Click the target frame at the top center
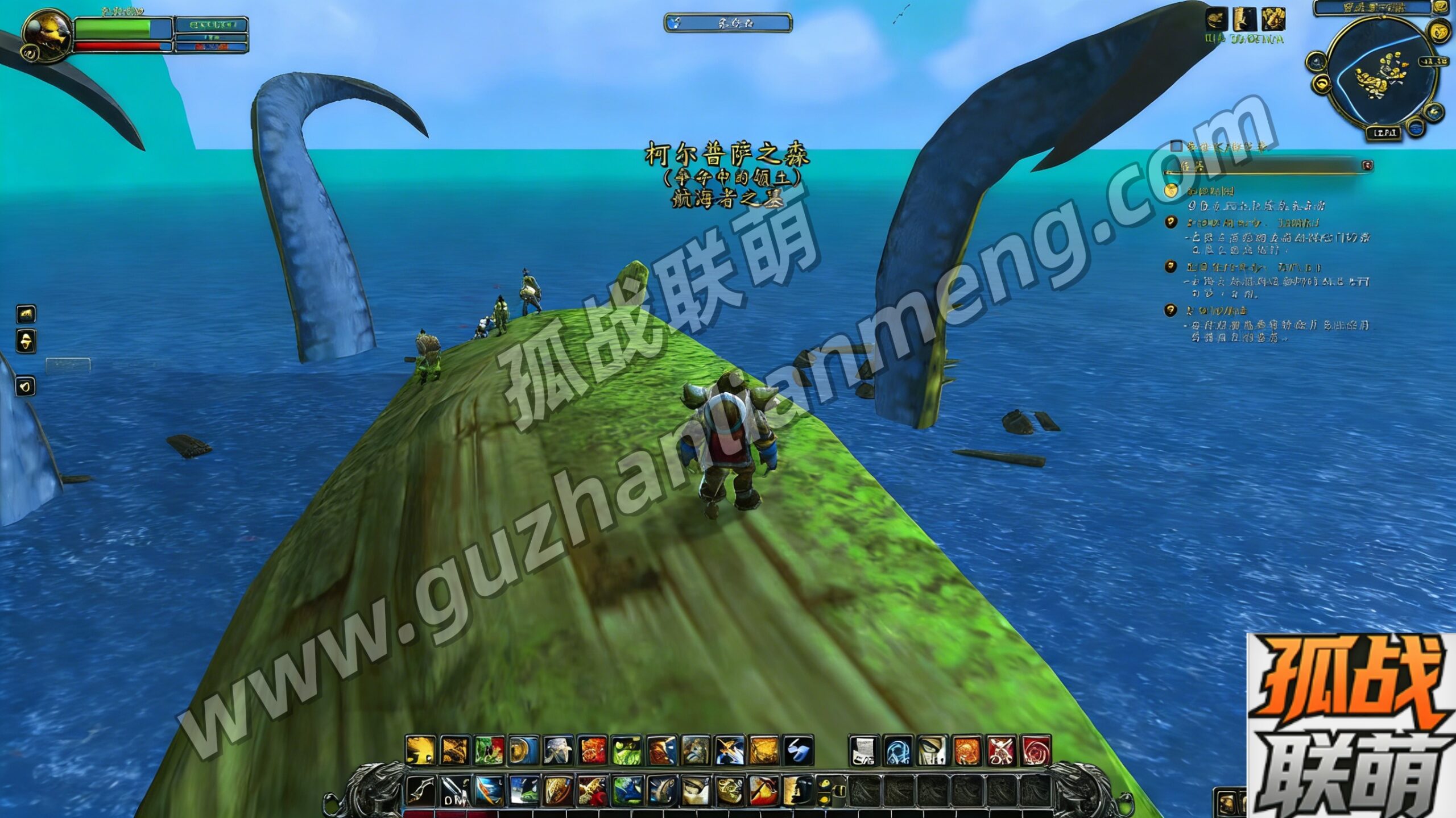Screen dimensions: 1456x818 [728, 23]
